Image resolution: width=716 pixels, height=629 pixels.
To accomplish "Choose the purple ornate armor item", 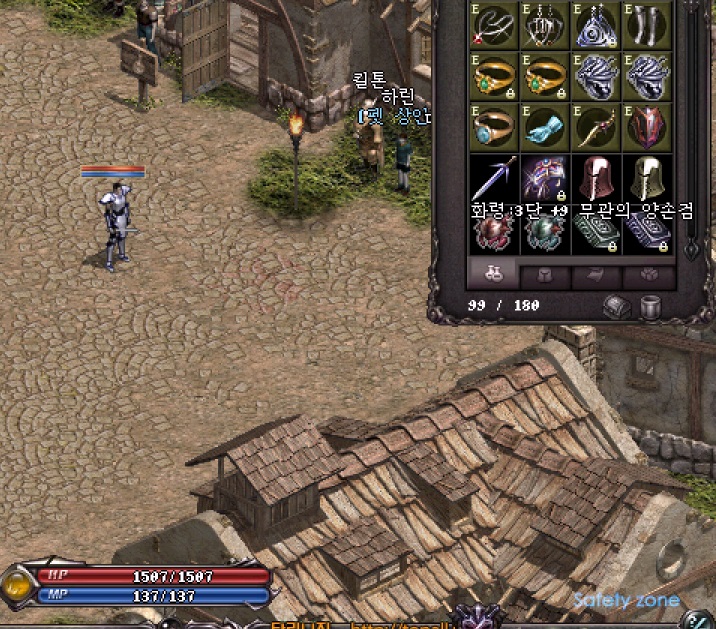I will pyautogui.click(x=545, y=178).
